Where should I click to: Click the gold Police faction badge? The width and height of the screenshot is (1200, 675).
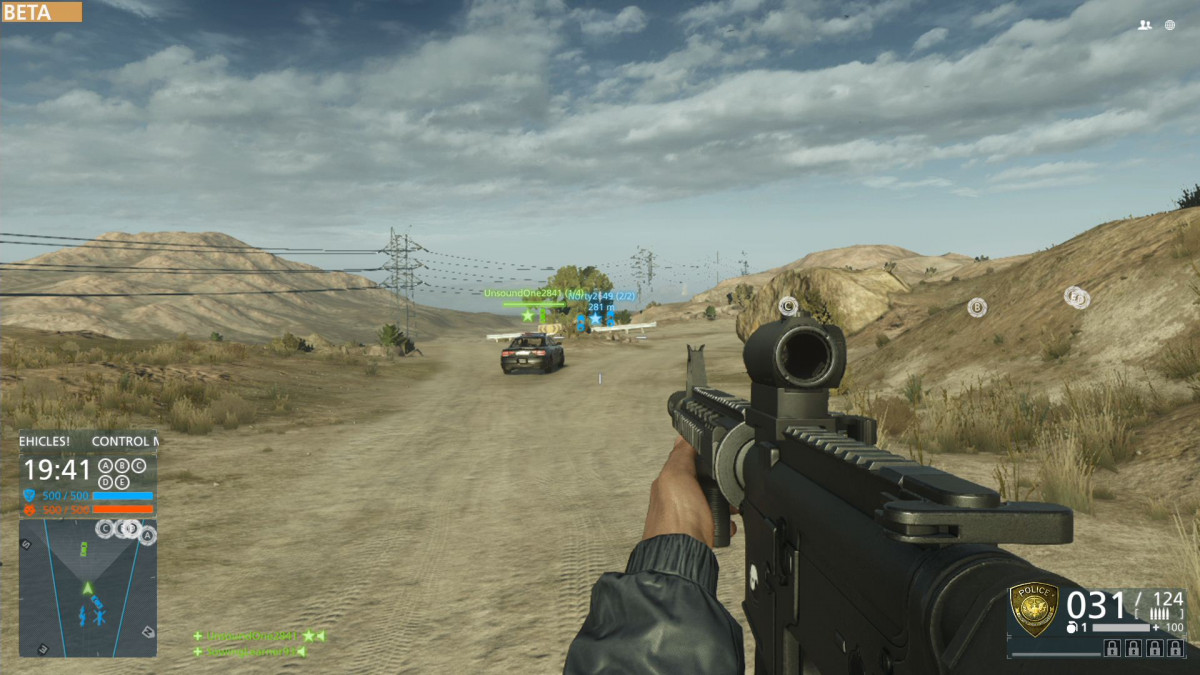pyautogui.click(x=1034, y=609)
